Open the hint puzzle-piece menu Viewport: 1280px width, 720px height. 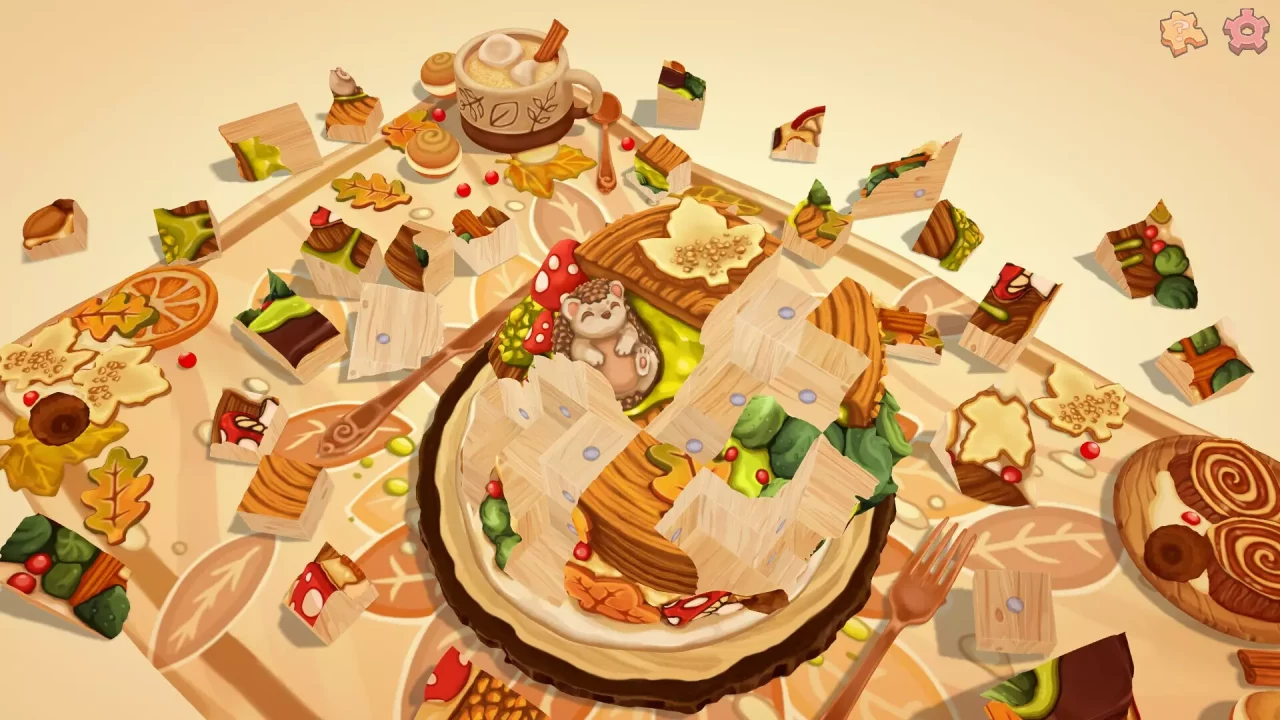[x=1183, y=30]
